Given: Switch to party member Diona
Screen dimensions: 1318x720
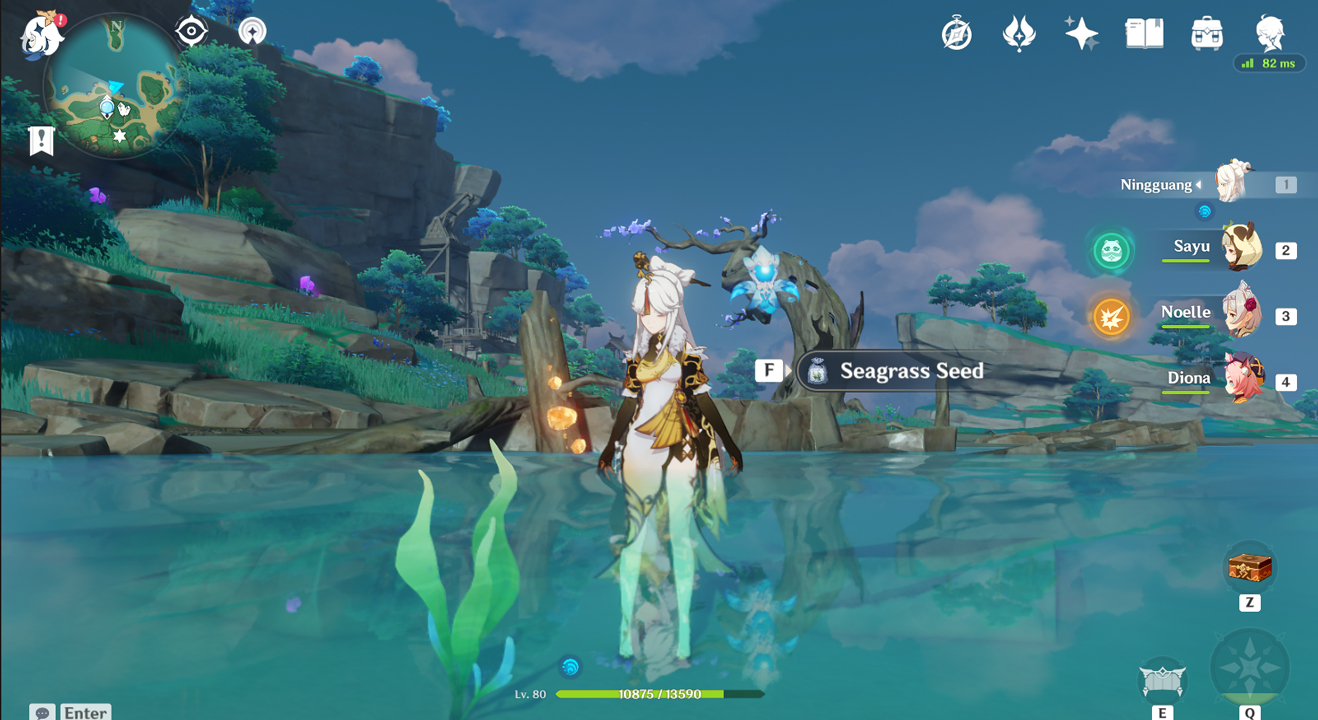Looking at the screenshot, I should pyautogui.click(x=1241, y=380).
